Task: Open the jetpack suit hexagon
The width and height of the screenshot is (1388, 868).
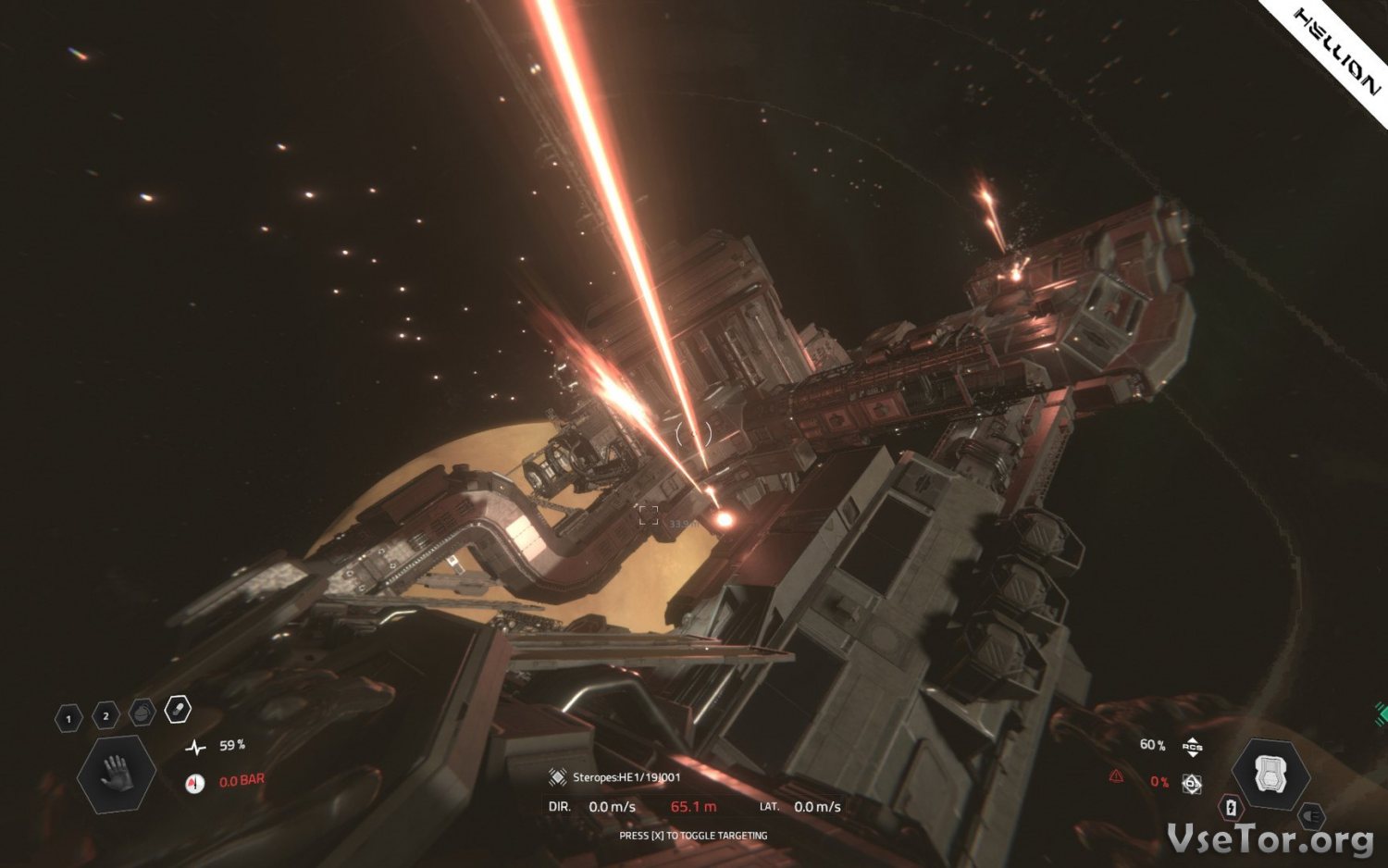Action: click(1270, 775)
